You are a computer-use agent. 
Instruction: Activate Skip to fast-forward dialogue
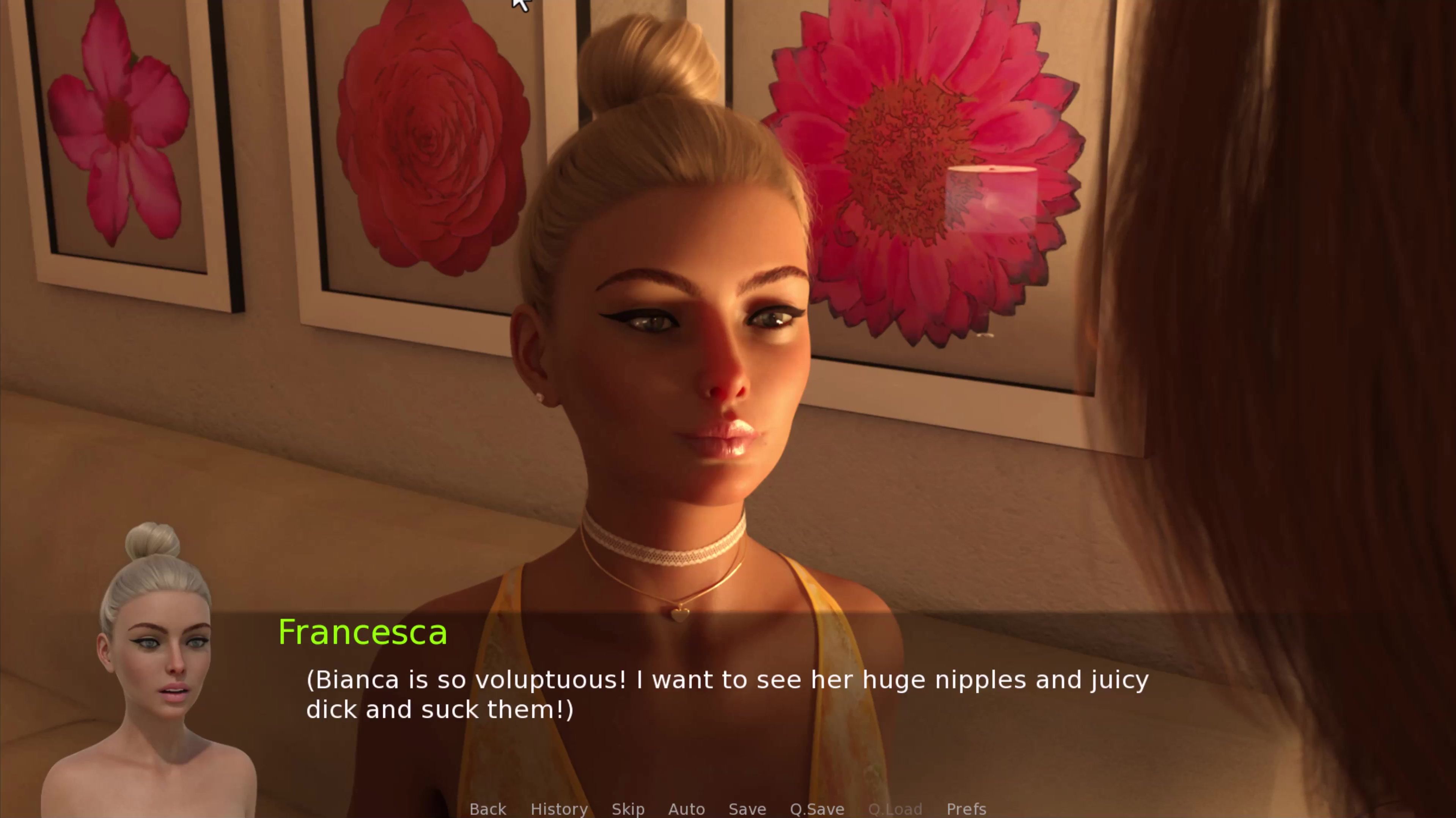(628, 809)
